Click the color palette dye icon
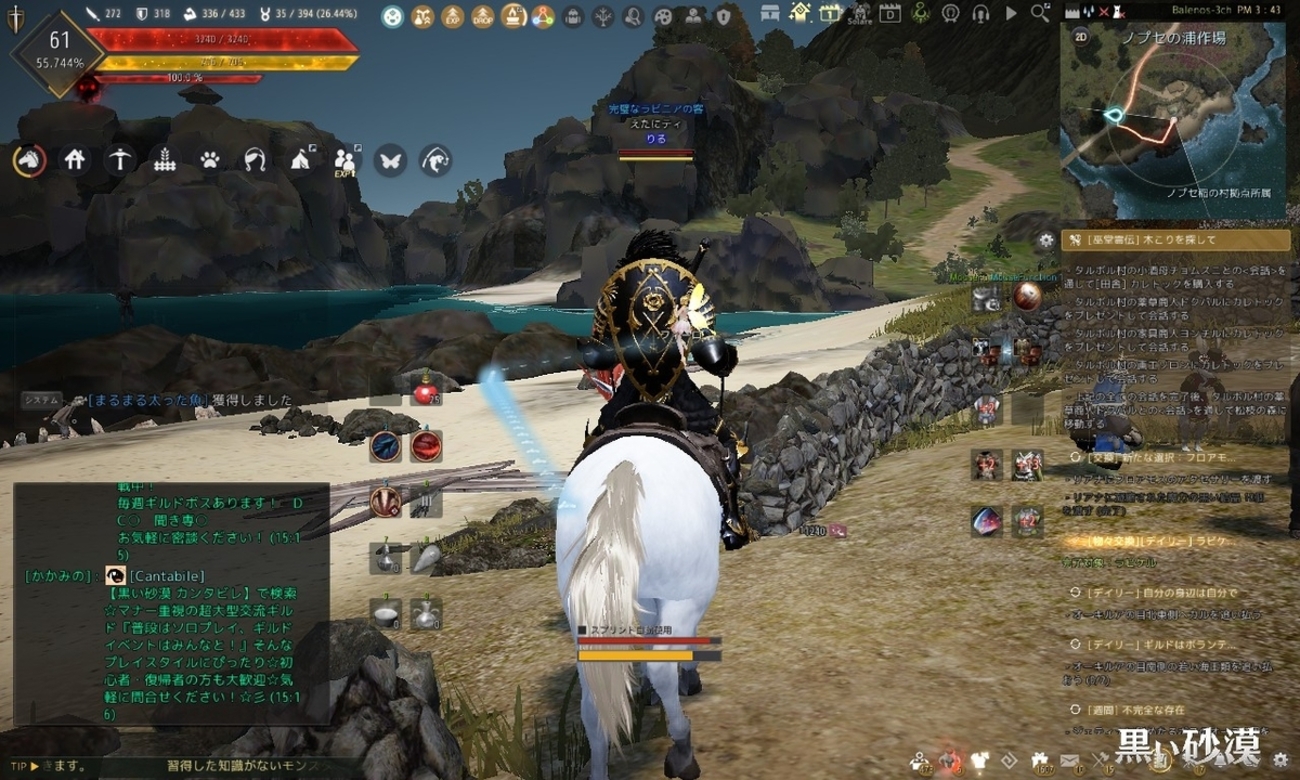Screen dimensions: 1300x780 tap(664, 16)
